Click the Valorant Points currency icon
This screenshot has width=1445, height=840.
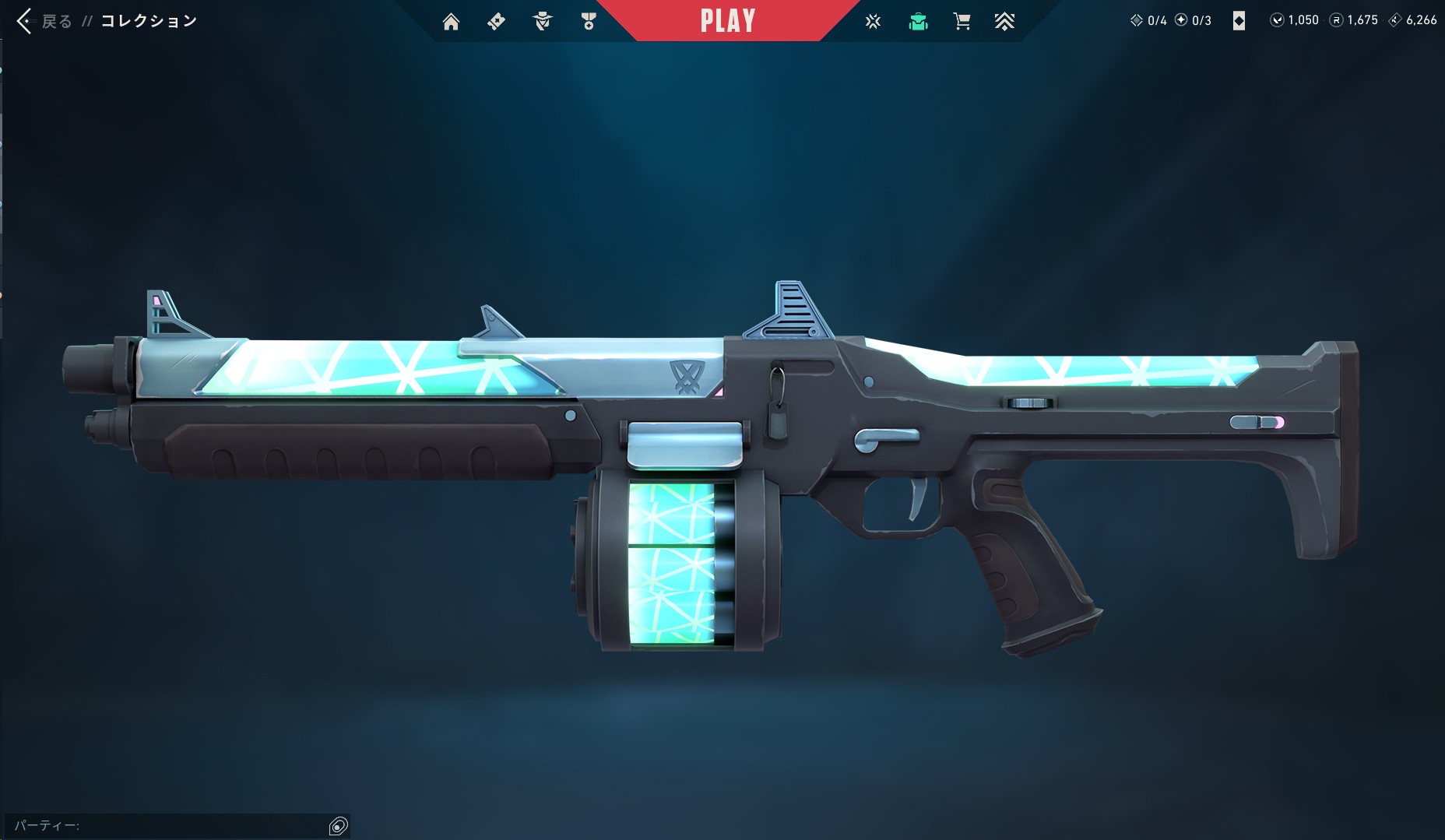click(x=1278, y=20)
